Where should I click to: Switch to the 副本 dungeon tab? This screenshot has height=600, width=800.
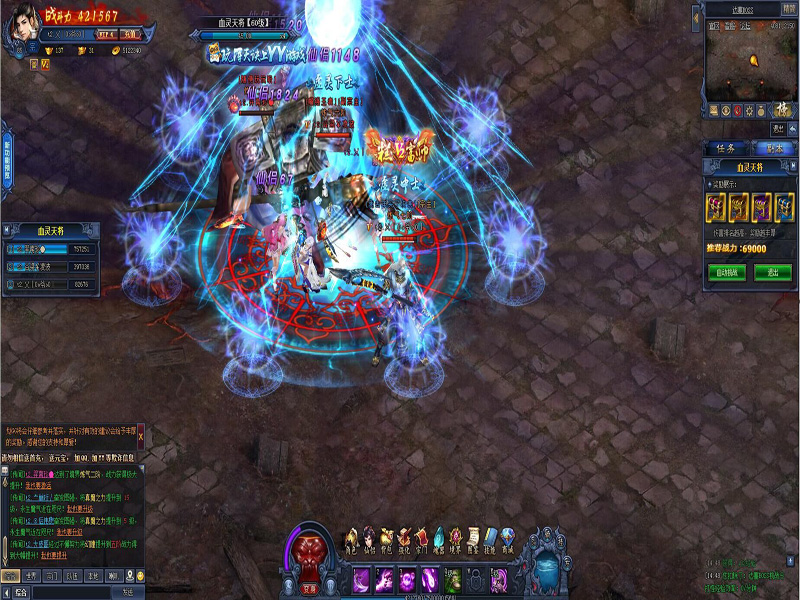[x=774, y=148]
